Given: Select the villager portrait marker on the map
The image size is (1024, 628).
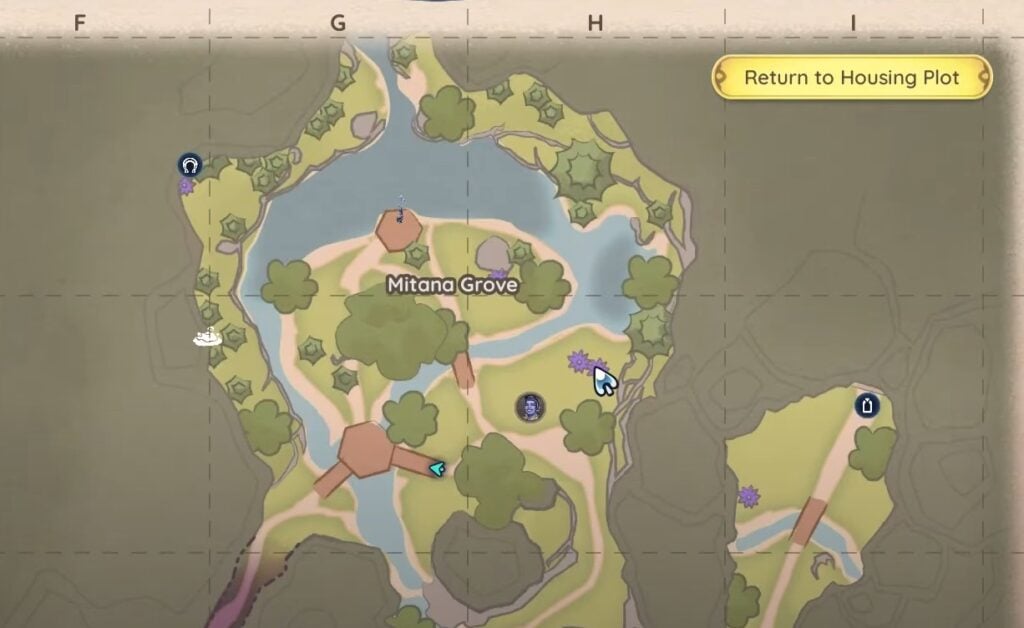Looking at the screenshot, I should [530, 407].
